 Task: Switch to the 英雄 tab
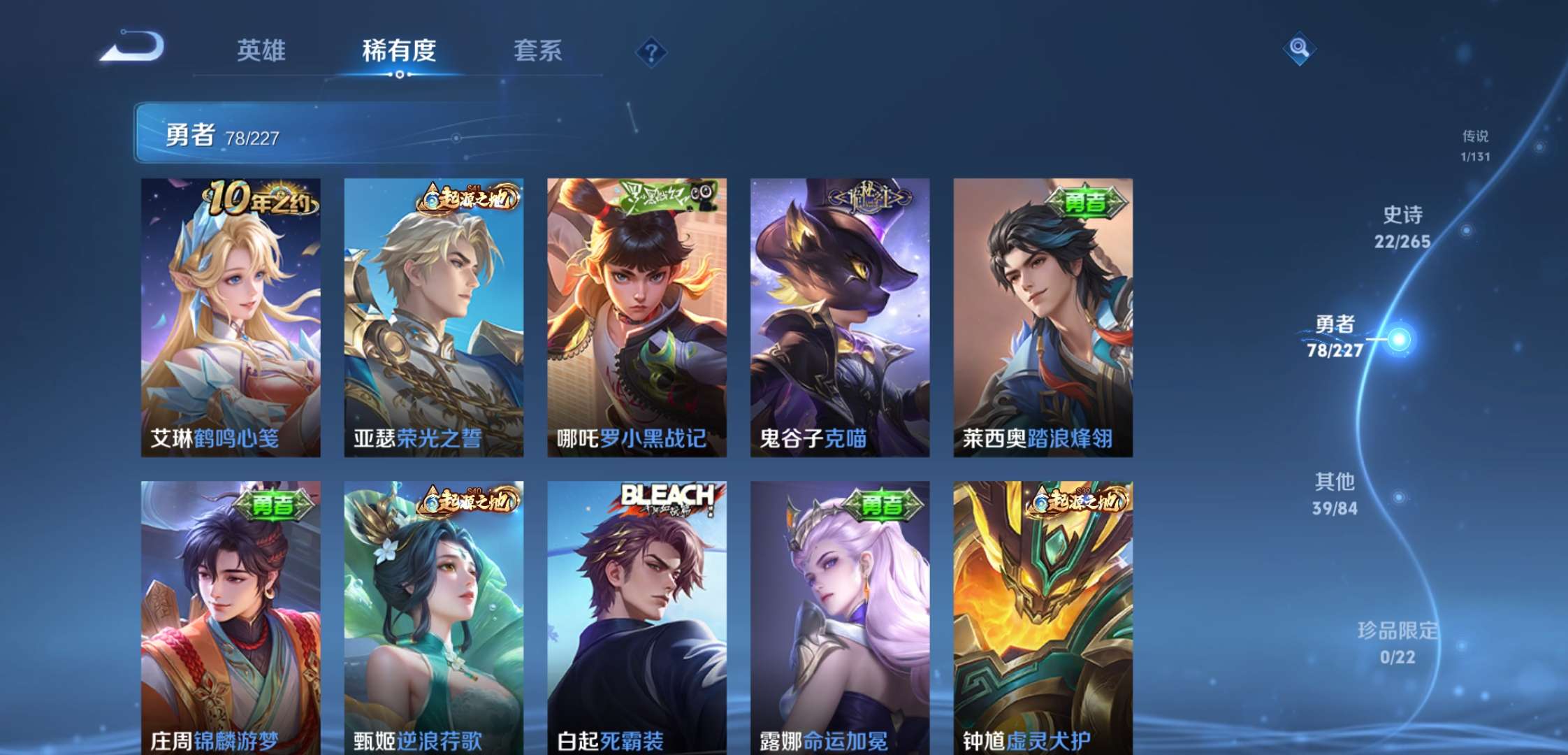(x=263, y=51)
